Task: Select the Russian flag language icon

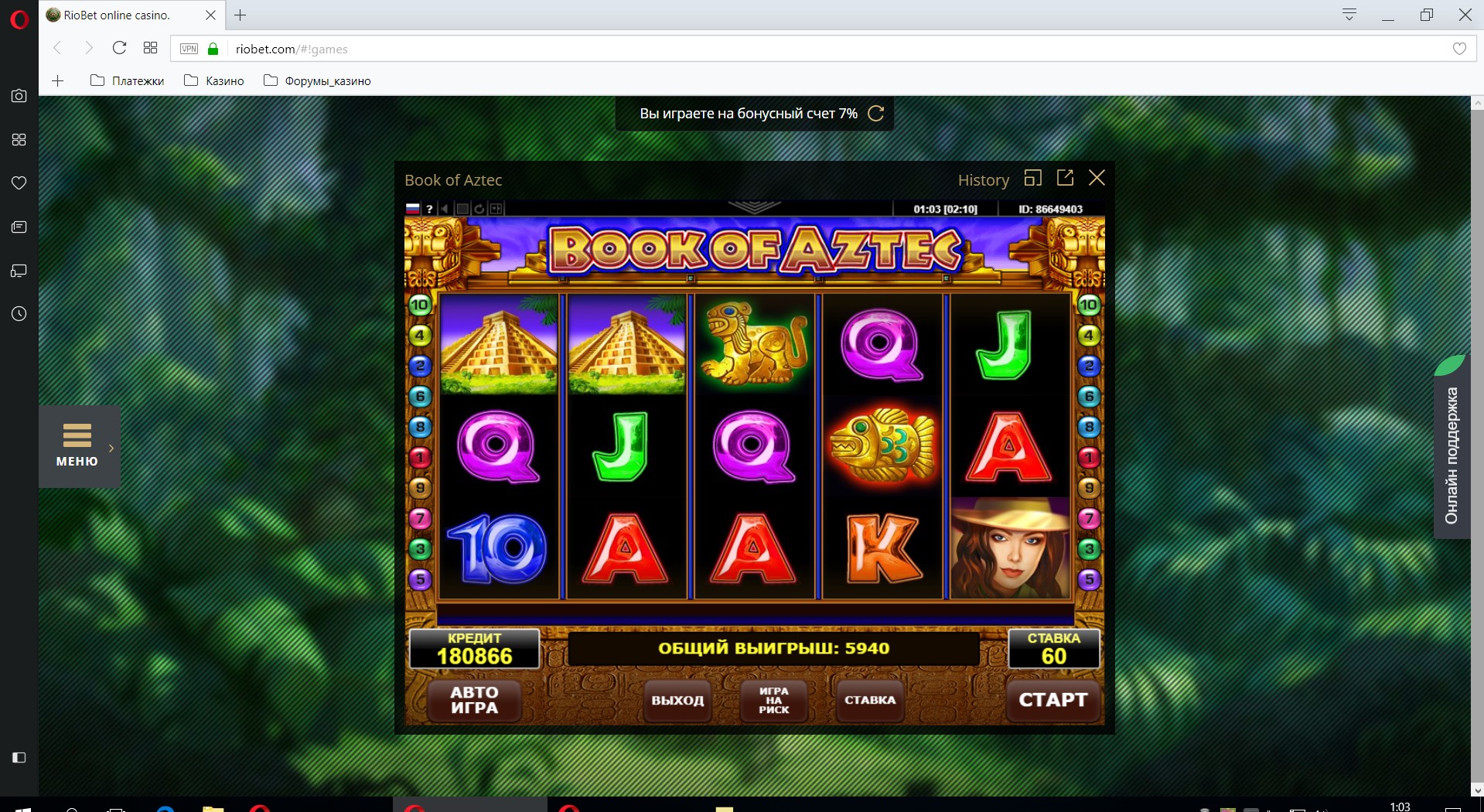Action: (413, 209)
